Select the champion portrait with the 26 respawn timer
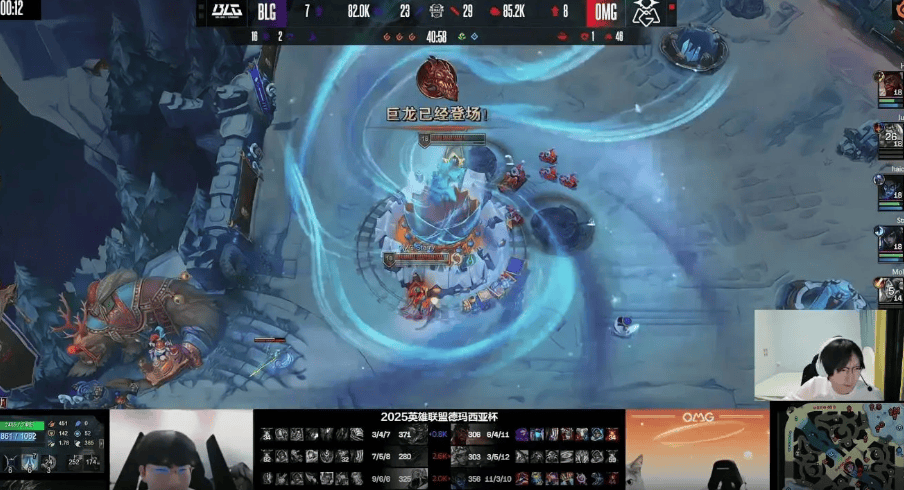The image size is (904, 490). [x=890, y=137]
